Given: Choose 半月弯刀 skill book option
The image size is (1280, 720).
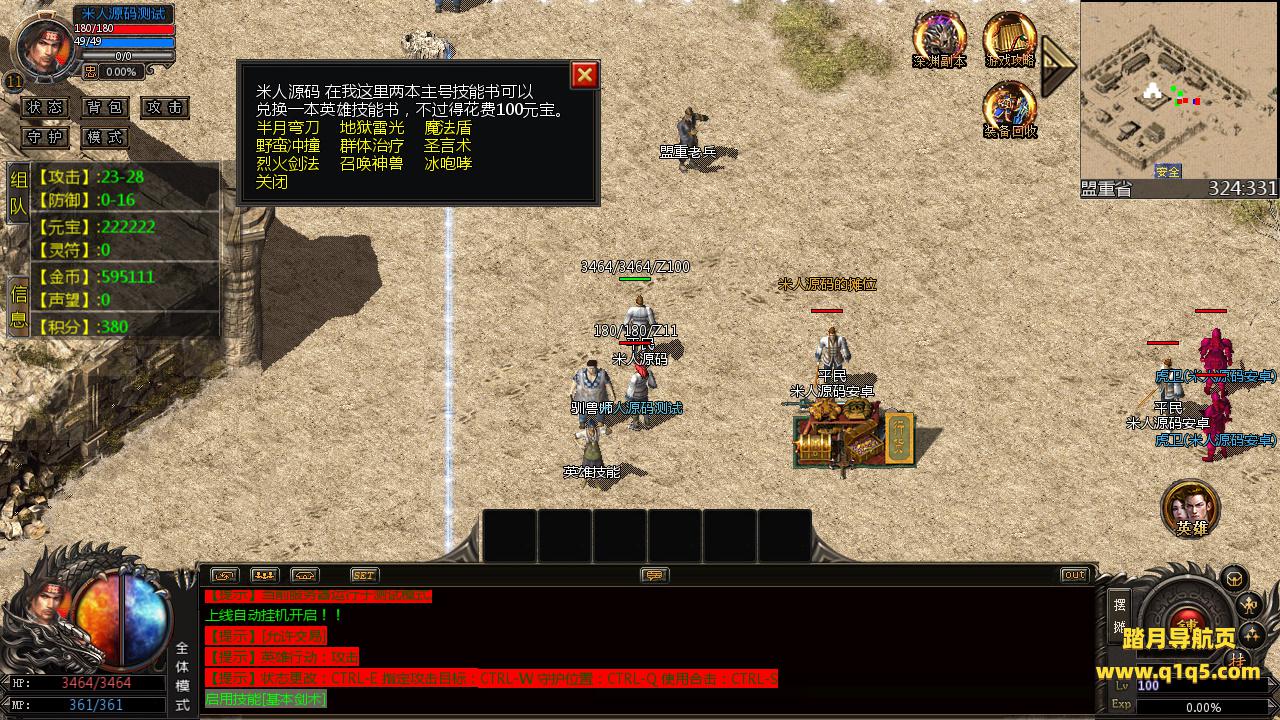Looking at the screenshot, I should [x=287, y=128].
